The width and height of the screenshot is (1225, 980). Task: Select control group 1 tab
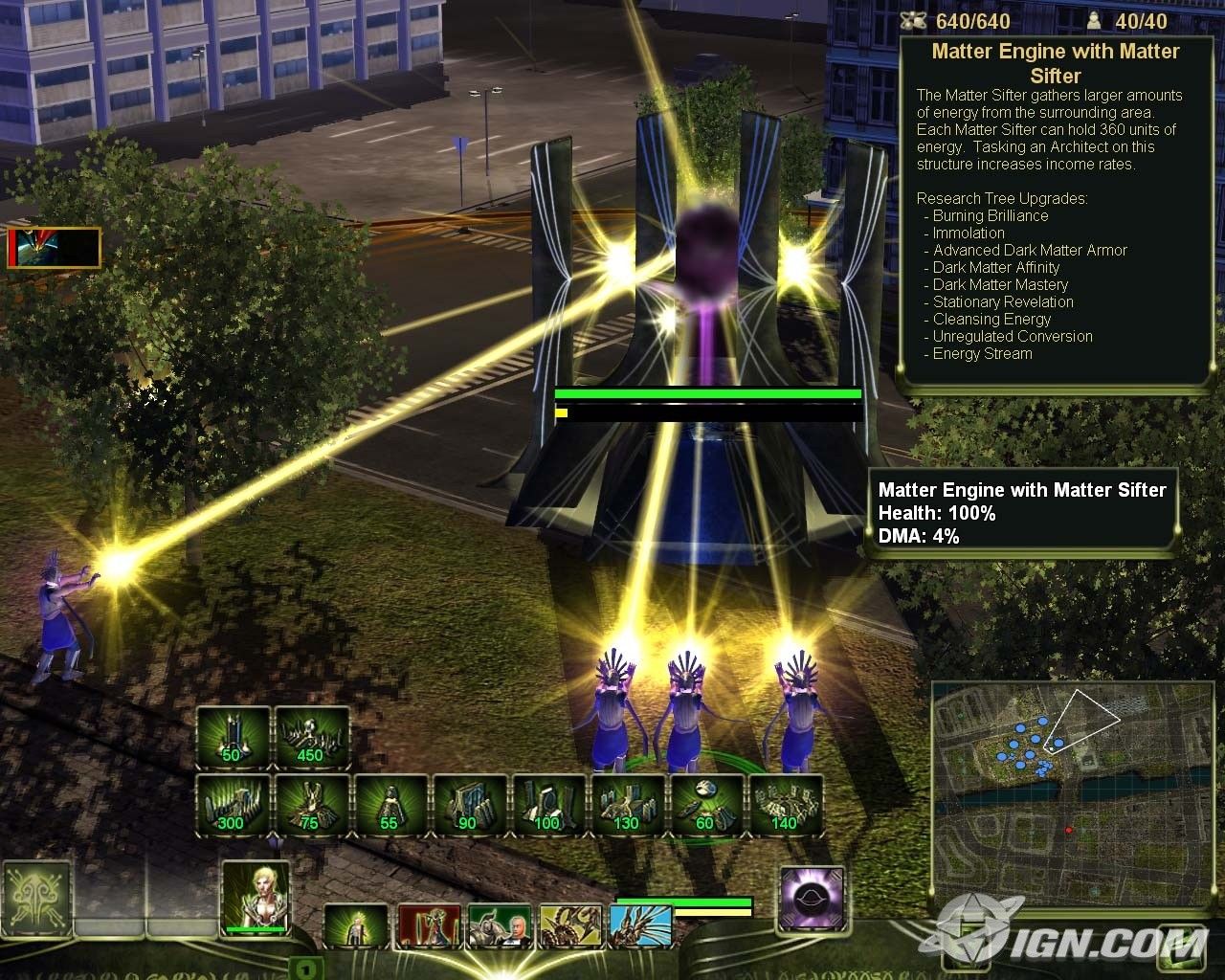click(303, 969)
